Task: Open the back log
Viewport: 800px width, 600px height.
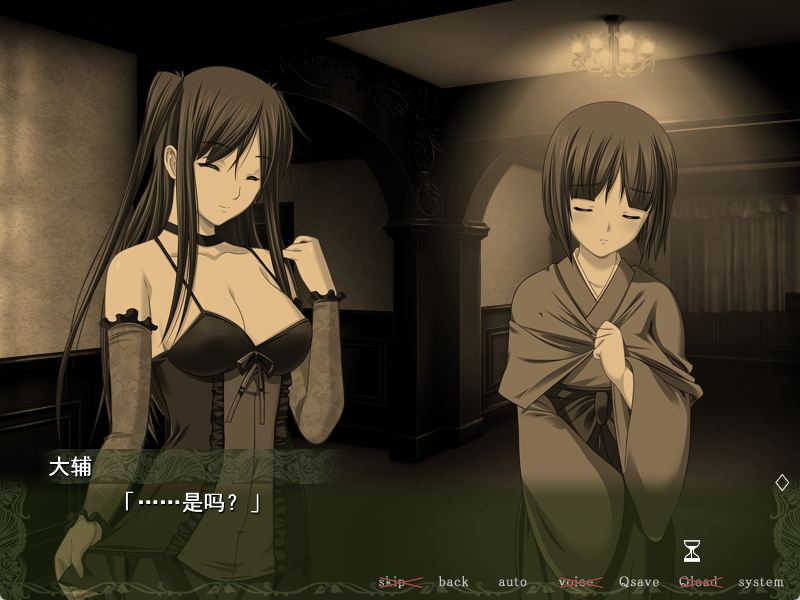Action: click(453, 582)
